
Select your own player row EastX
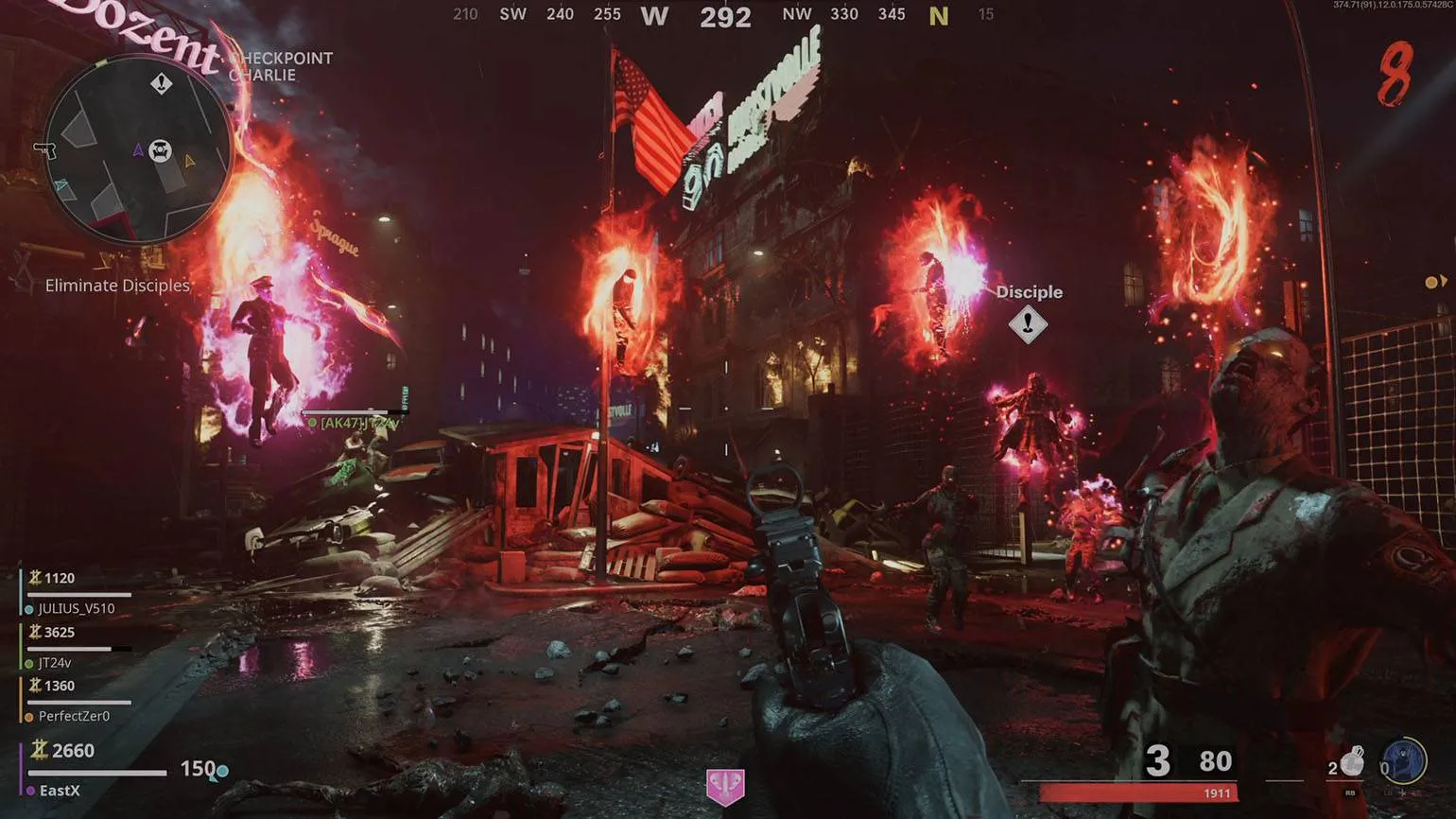(59, 791)
